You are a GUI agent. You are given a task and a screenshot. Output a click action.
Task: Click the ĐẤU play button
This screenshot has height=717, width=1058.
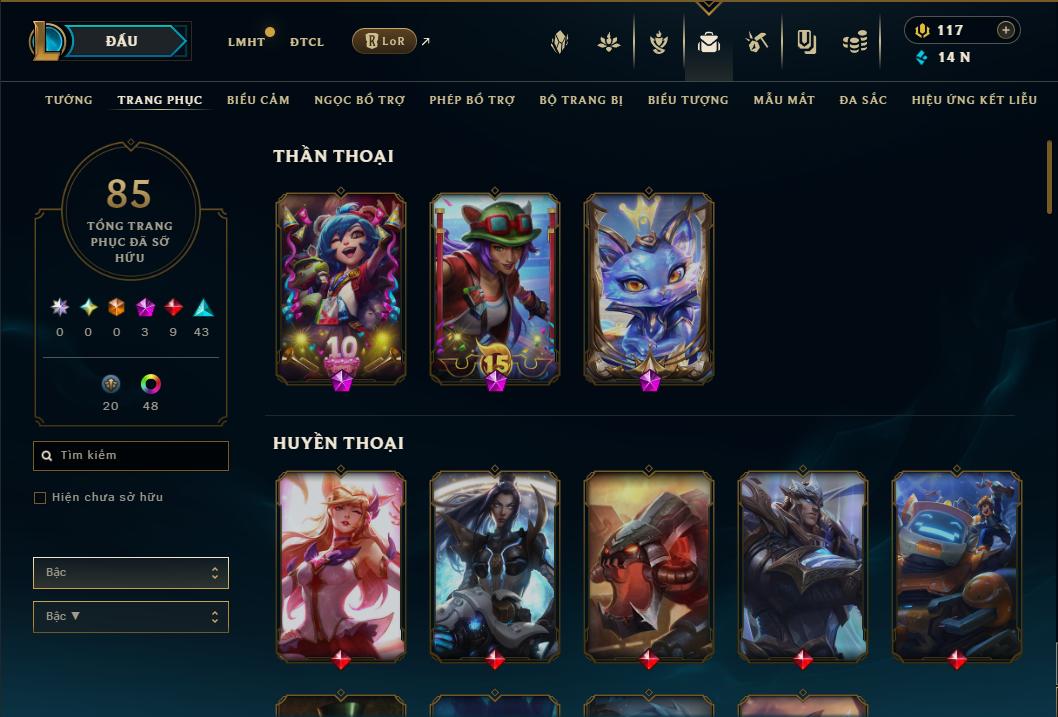pyautogui.click(x=122, y=41)
